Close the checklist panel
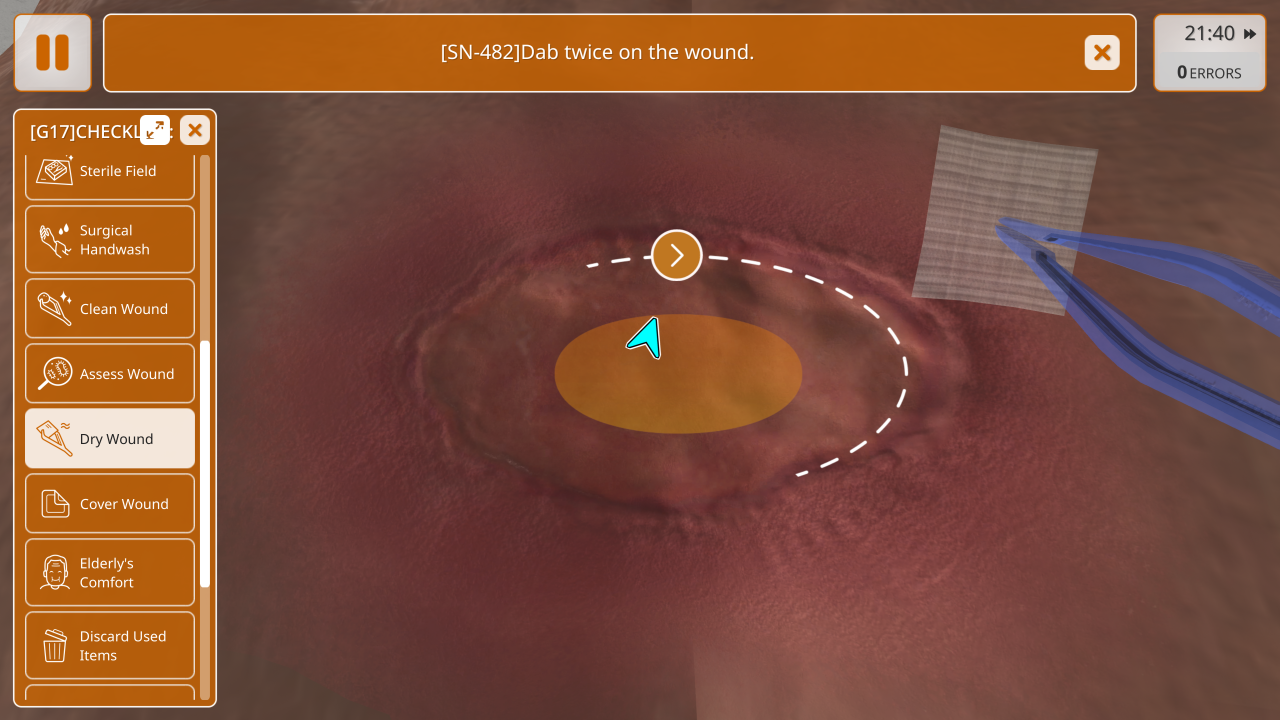This screenshot has width=1280, height=720. point(195,130)
